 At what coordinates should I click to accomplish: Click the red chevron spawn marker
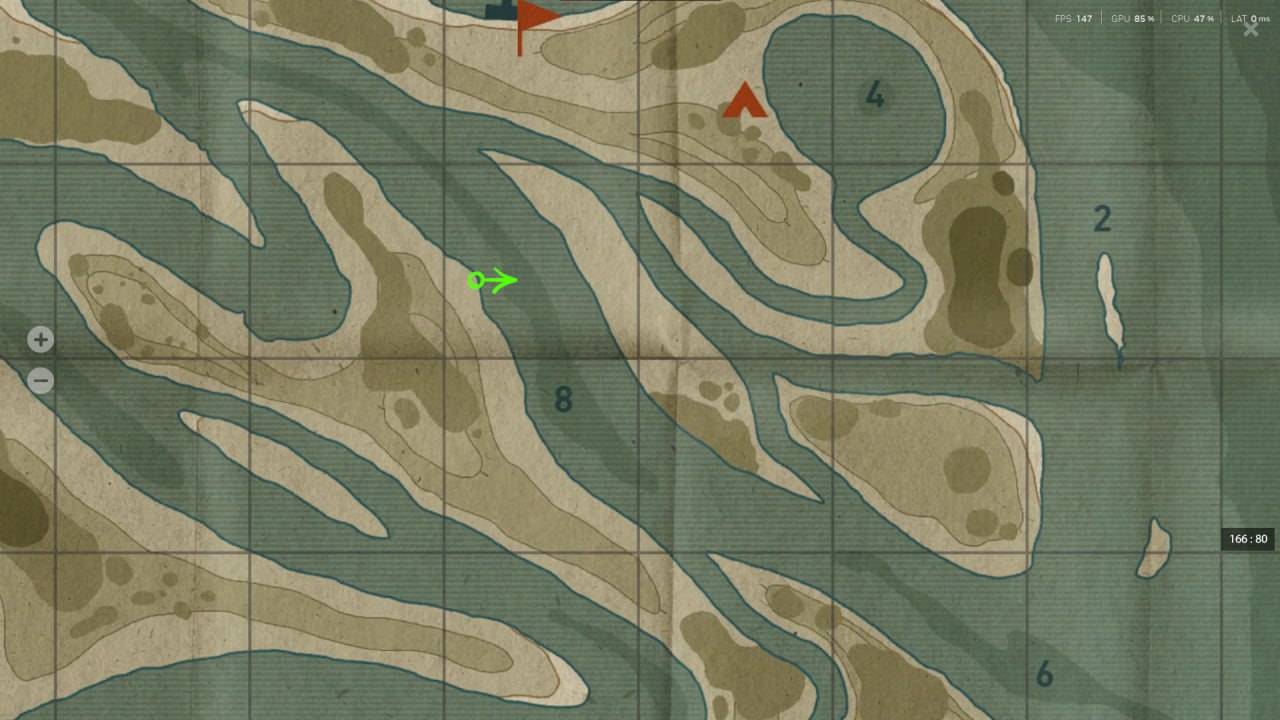tap(745, 101)
